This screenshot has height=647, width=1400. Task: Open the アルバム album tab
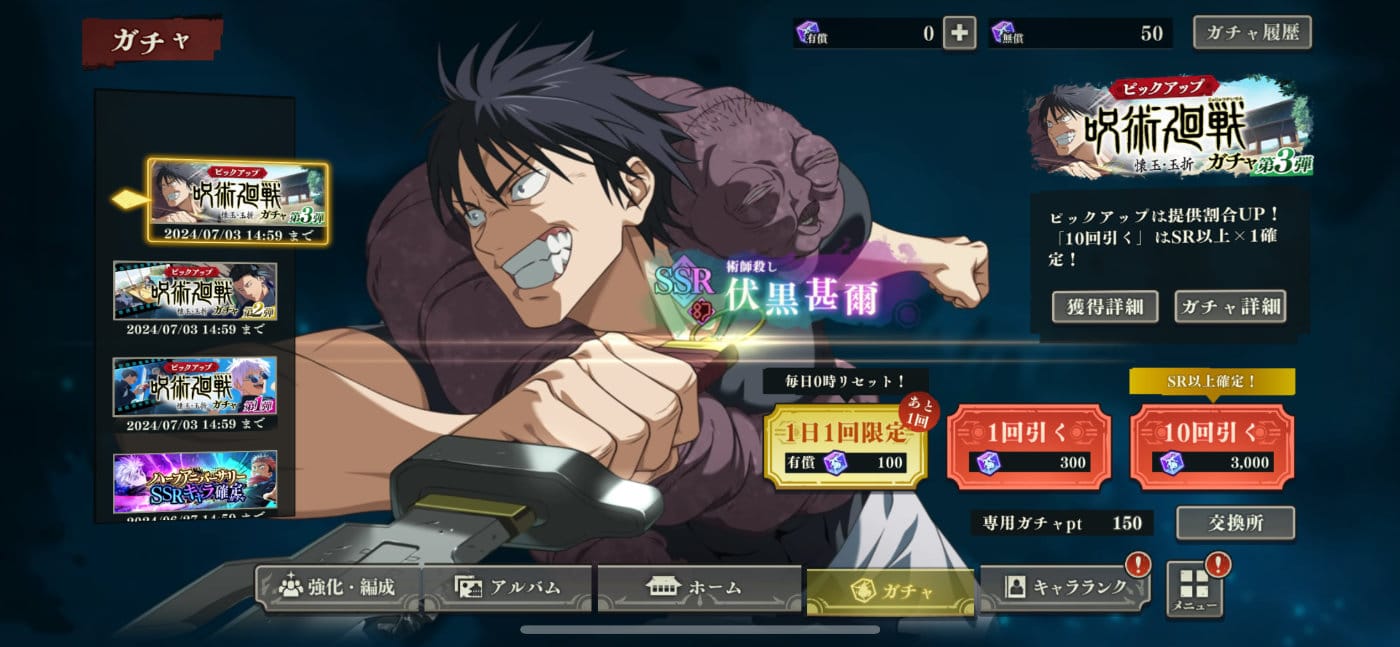(509, 587)
